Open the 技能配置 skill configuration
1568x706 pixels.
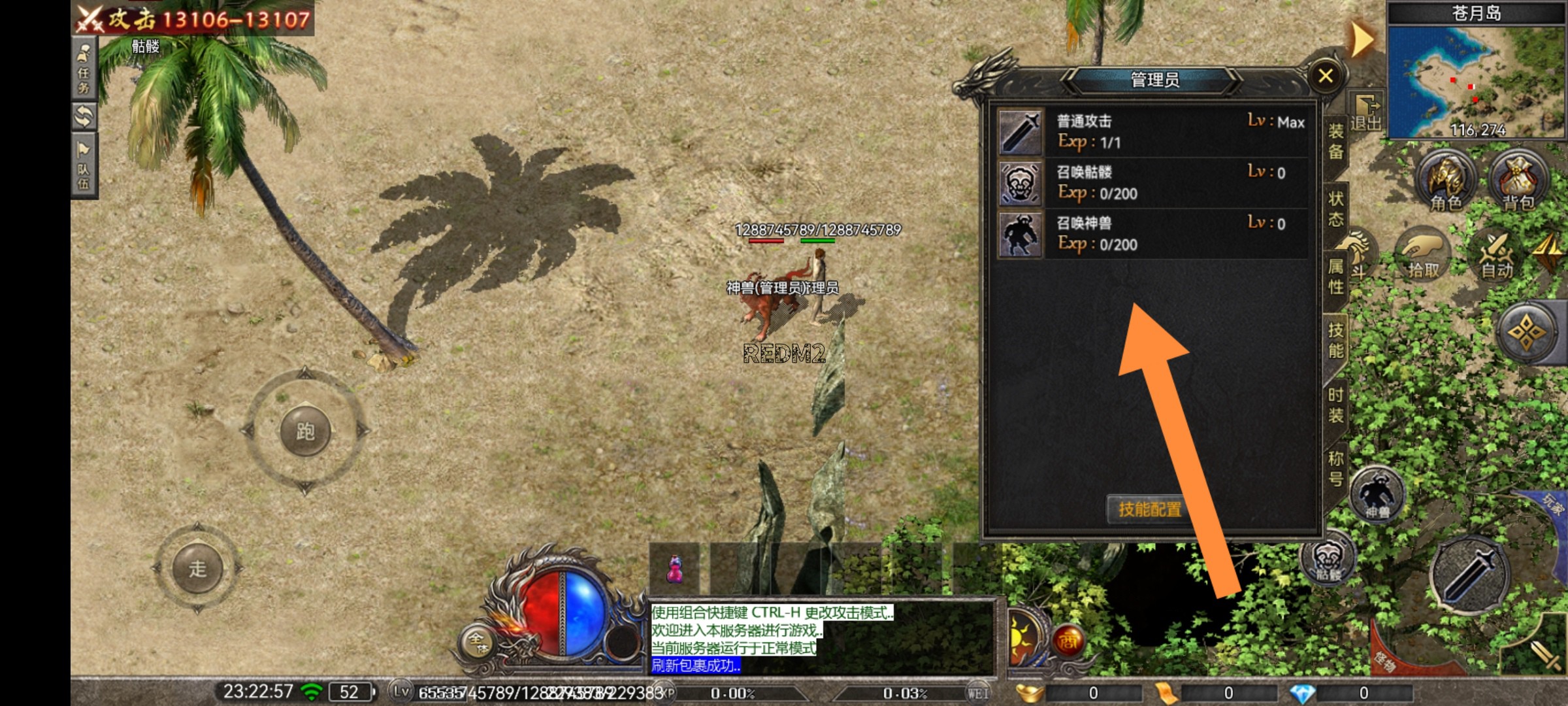tap(1149, 509)
